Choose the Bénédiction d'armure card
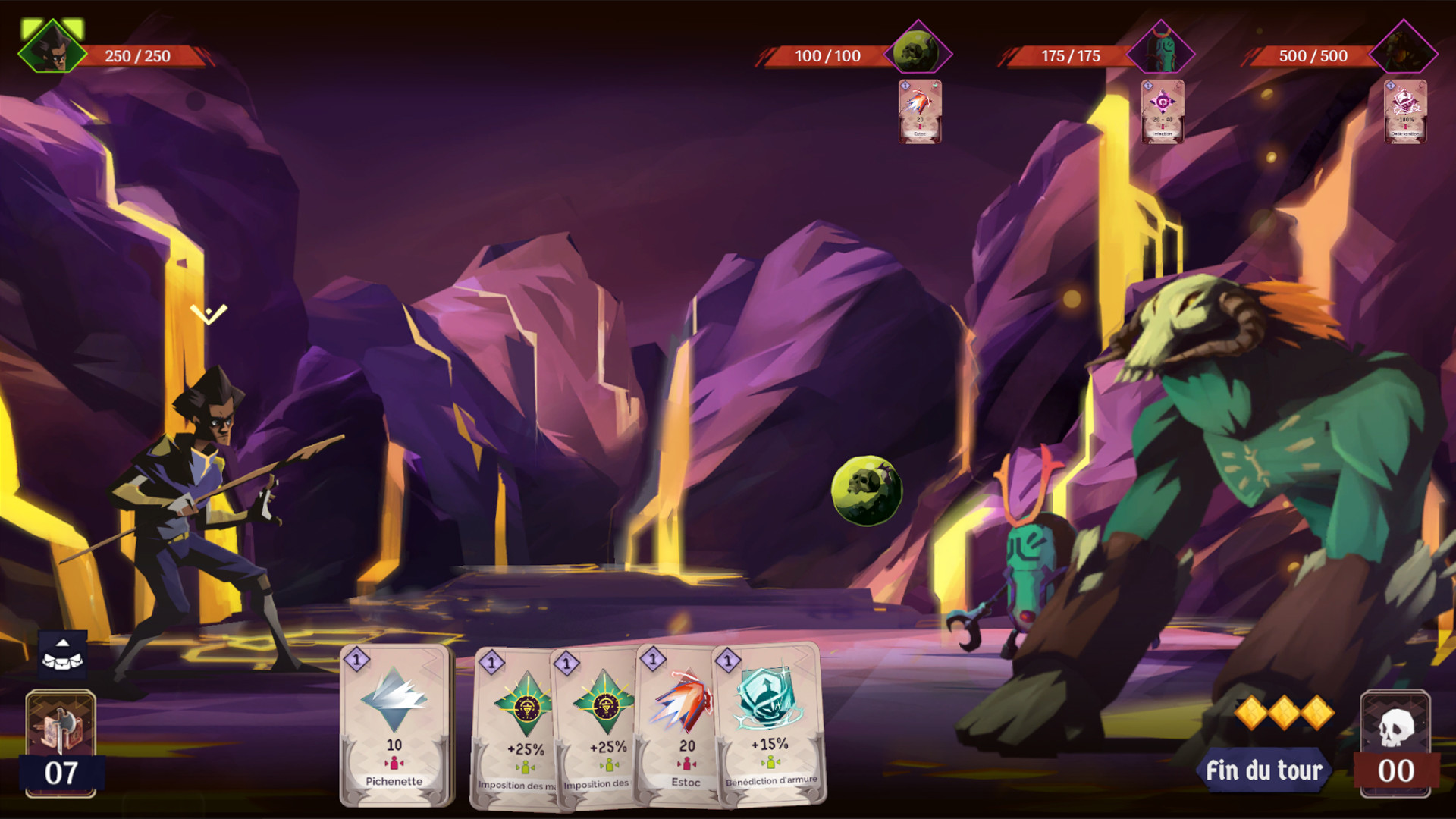Image resolution: width=1456 pixels, height=819 pixels. coord(770,723)
